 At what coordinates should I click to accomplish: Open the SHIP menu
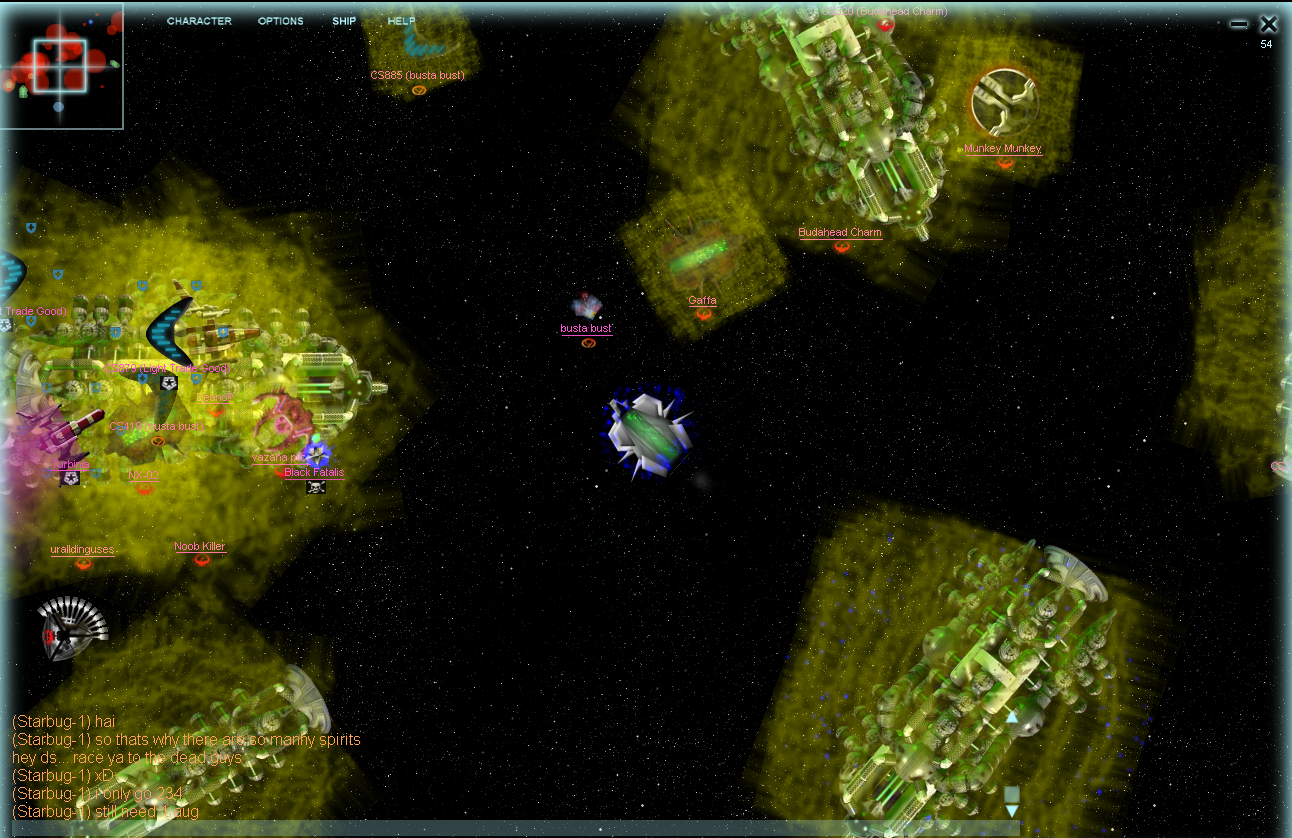pos(344,21)
